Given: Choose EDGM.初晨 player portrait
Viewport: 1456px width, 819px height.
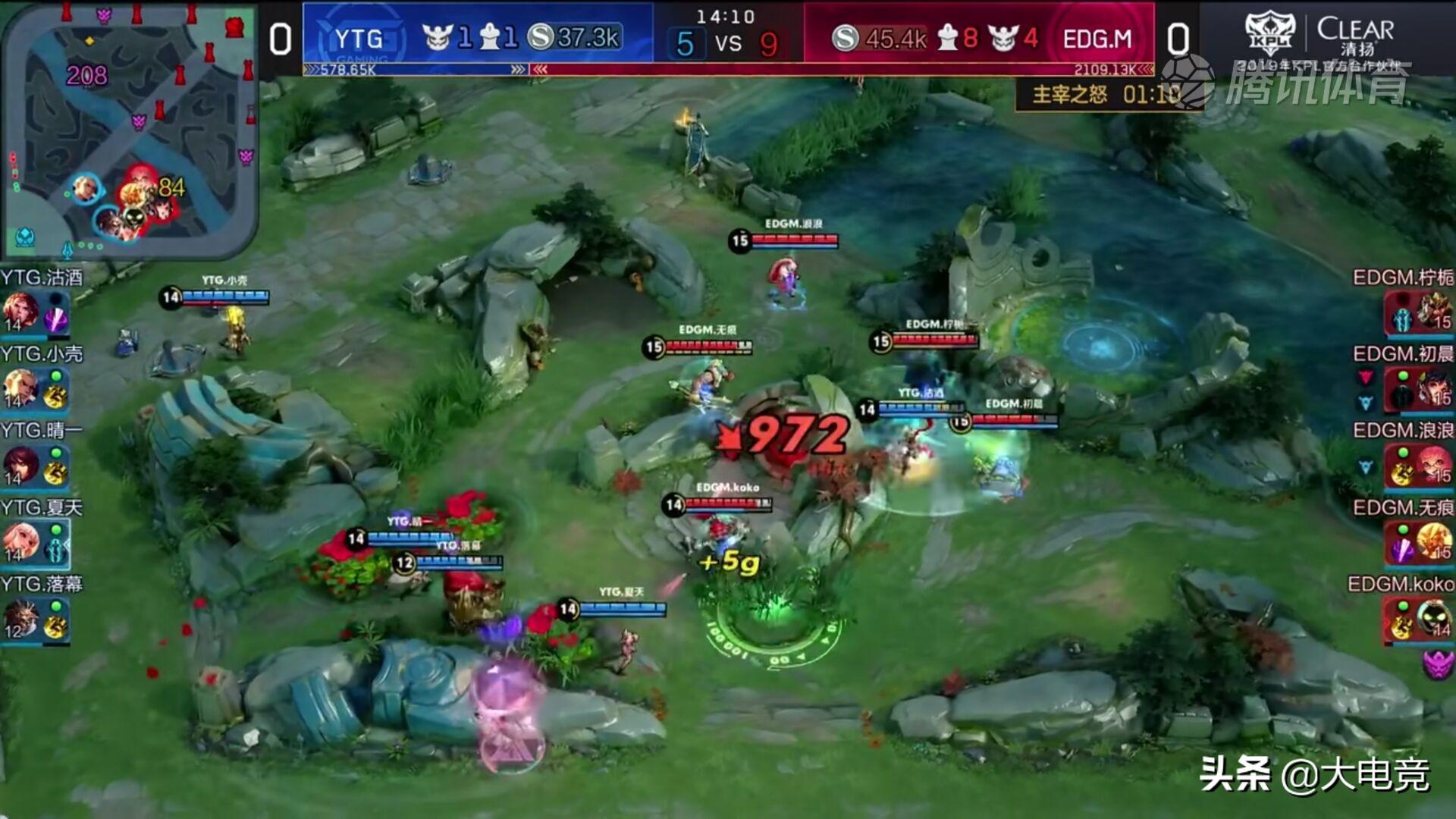Looking at the screenshot, I should tap(1432, 388).
